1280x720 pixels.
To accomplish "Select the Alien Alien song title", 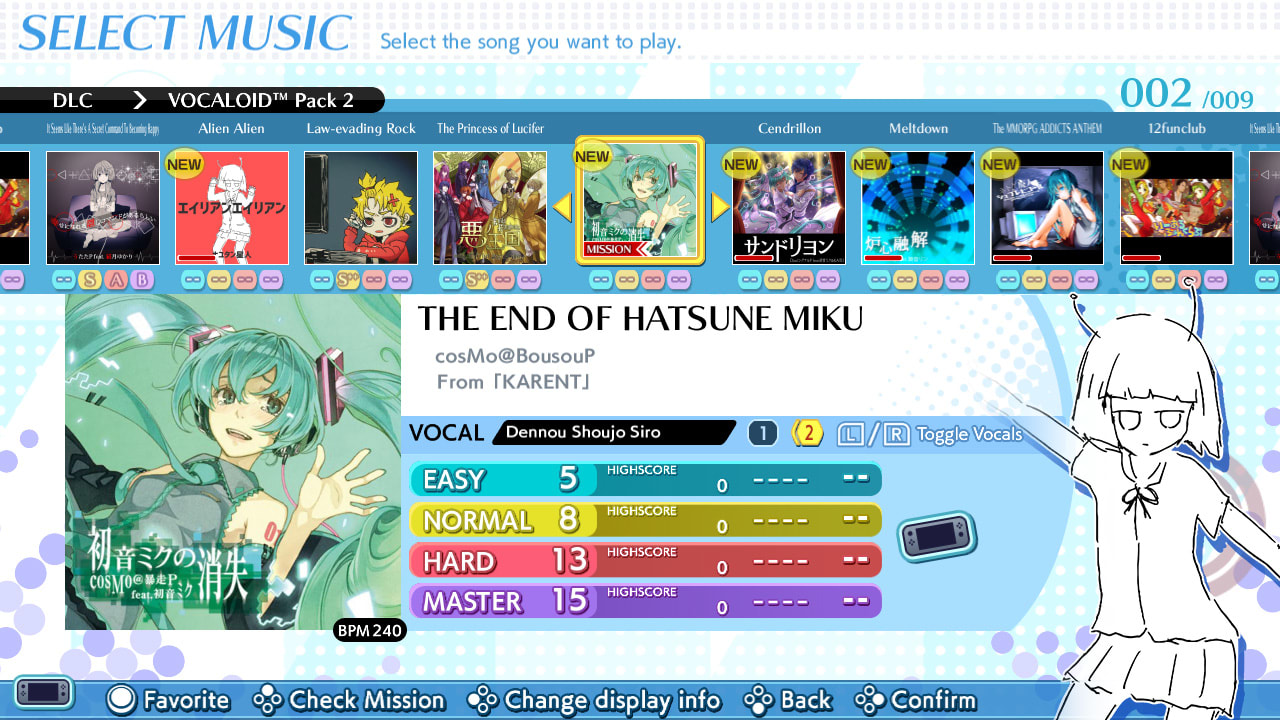I will 233,128.
